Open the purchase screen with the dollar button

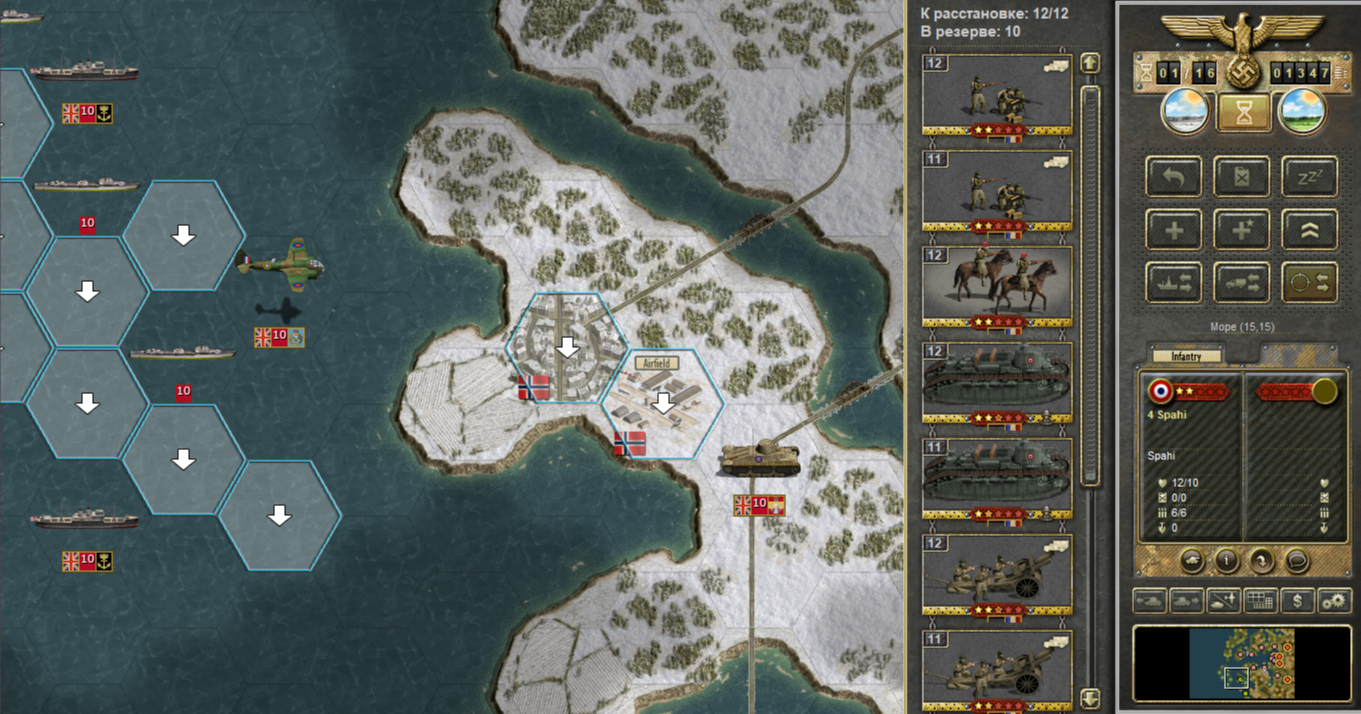tap(1298, 601)
